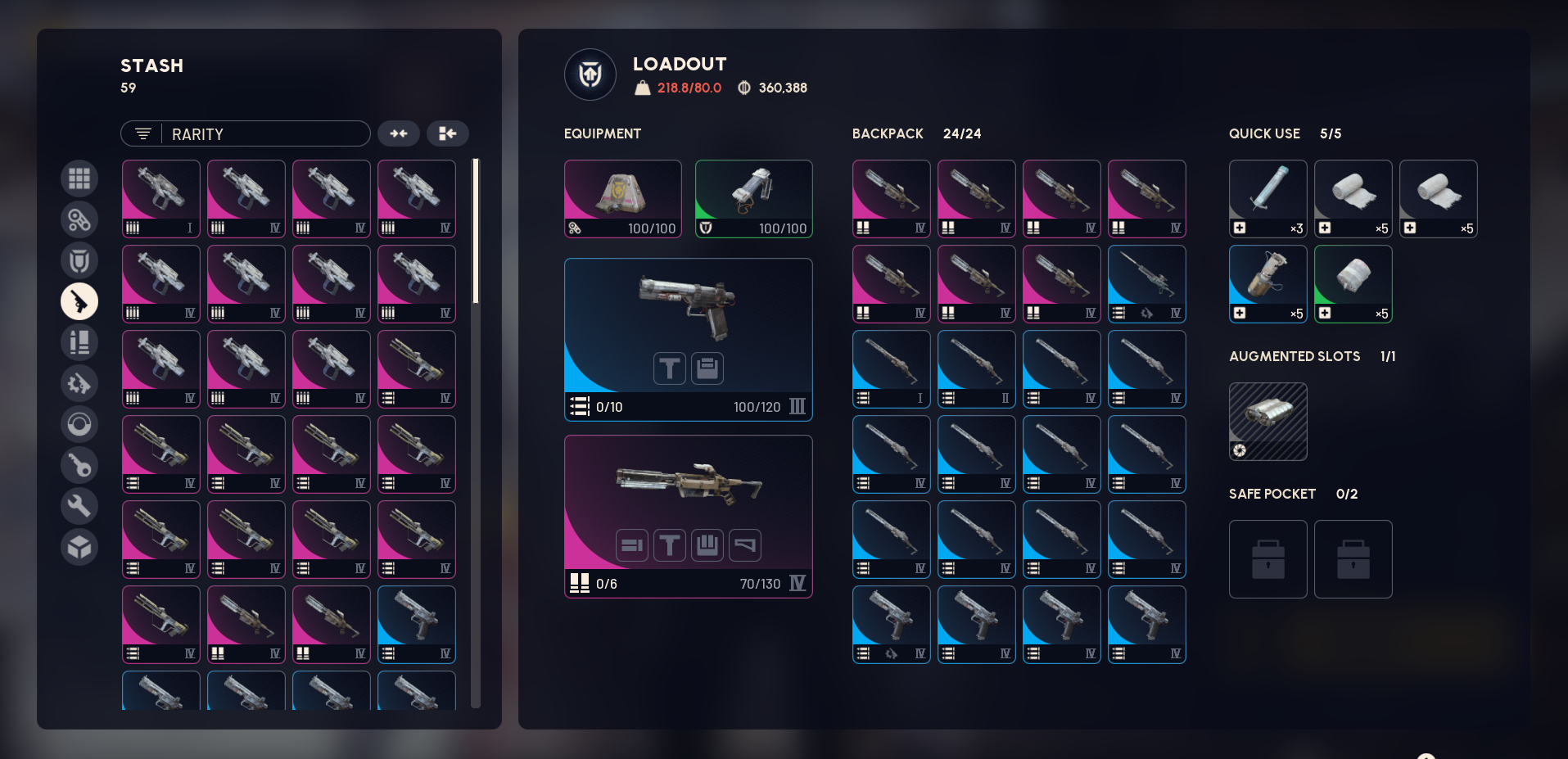Select the tier I weapon in stash
The image size is (1568, 759).
click(x=161, y=199)
